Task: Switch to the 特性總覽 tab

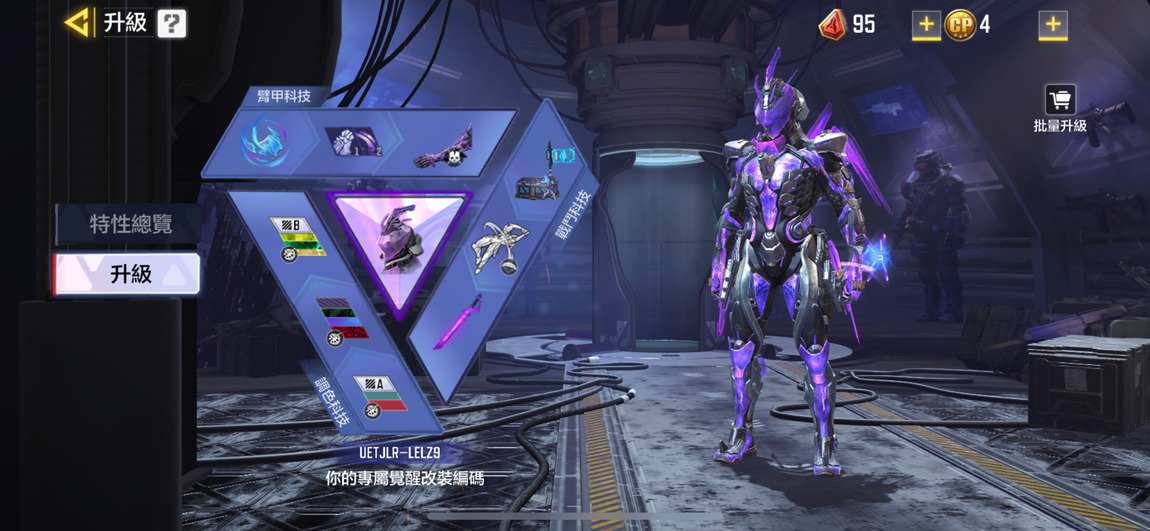Action: point(129,224)
